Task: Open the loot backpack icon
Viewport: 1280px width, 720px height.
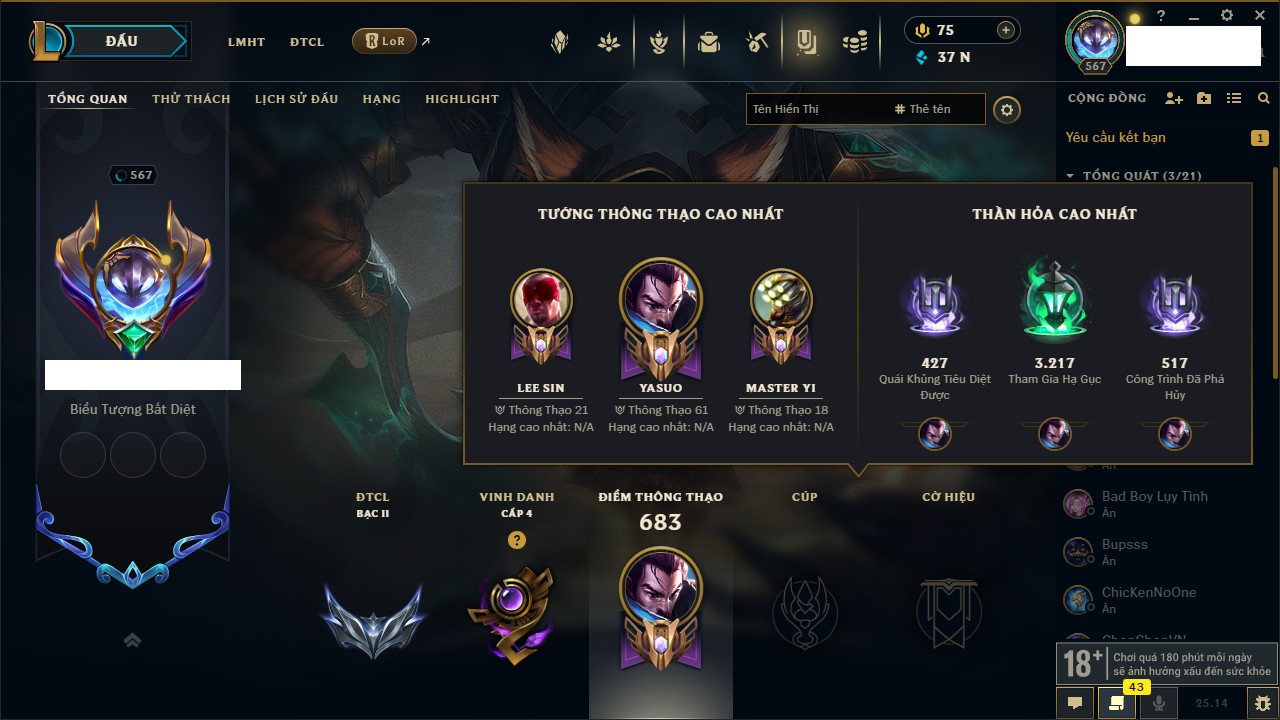Action: tap(709, 42)
